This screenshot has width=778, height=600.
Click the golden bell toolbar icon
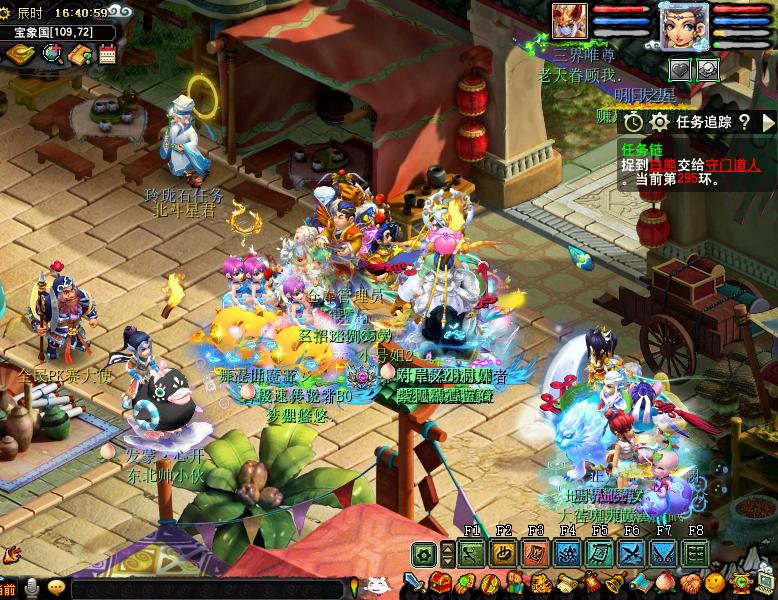pos(615,584)
